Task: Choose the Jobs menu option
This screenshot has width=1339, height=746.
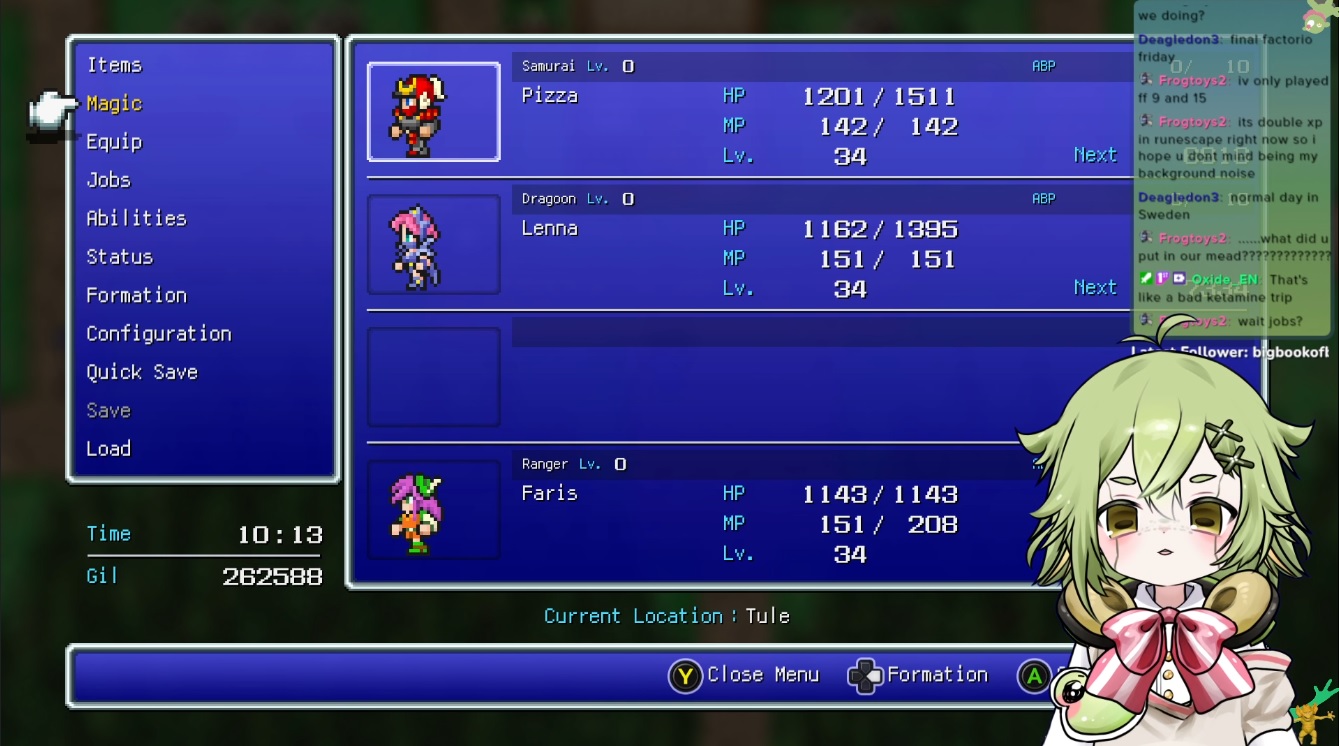Action: (108, 180)
